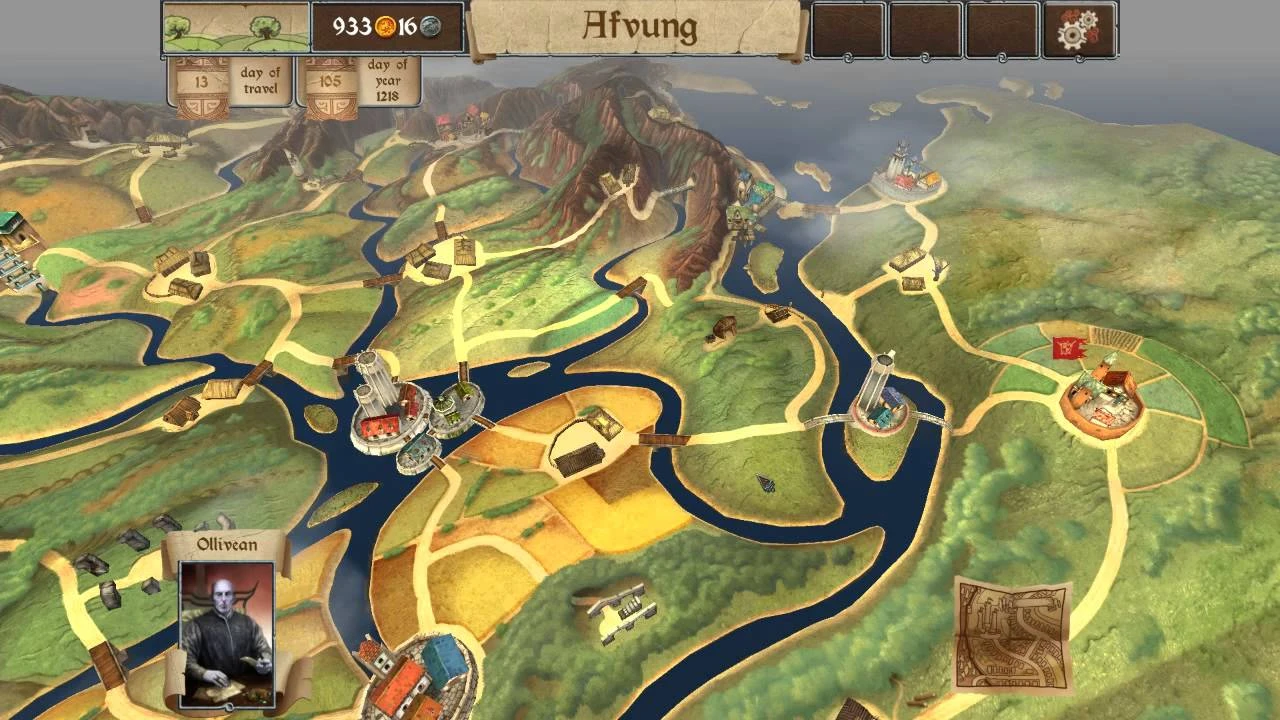Click the Afvung town name banner

click(643, 27)
